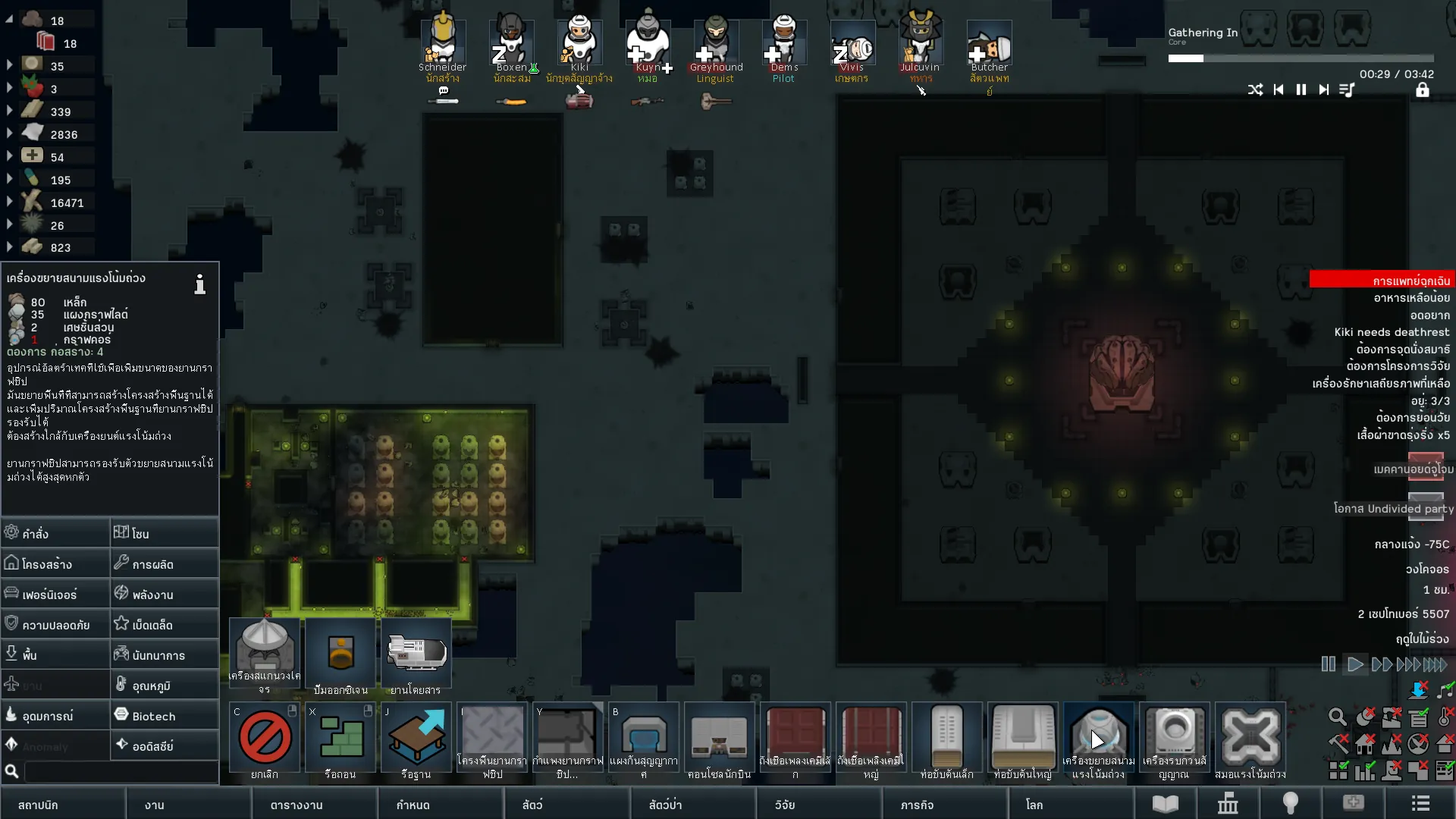Choose the รื้อถอน deconstruct tool

click(340, 739)
